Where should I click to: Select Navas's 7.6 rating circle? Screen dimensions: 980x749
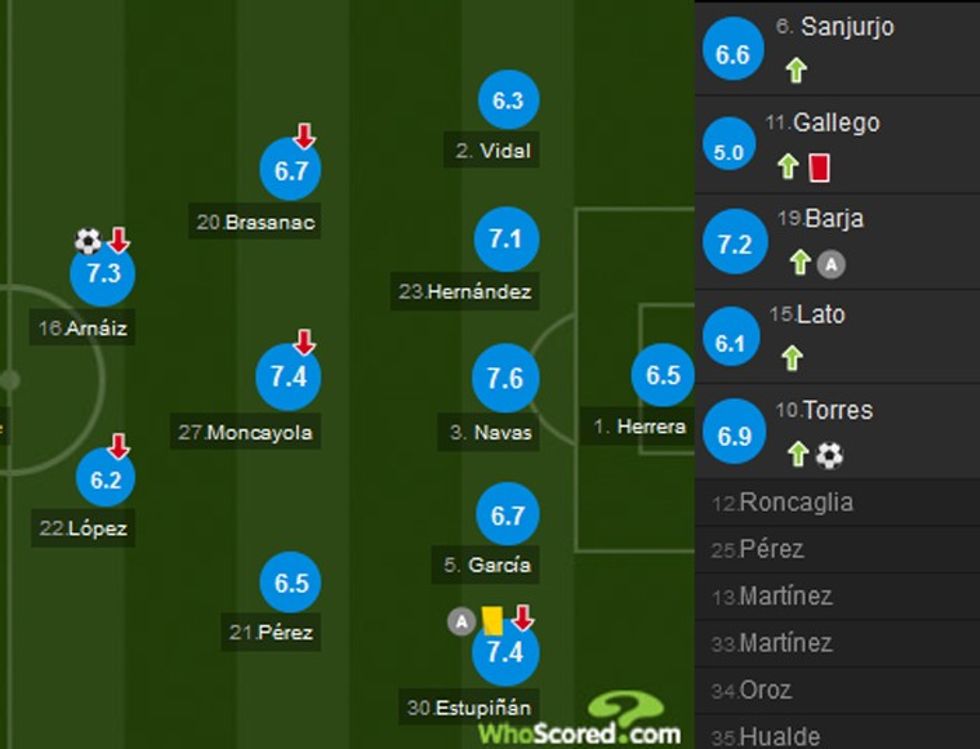pyautogui.click(x=505, y=379)
